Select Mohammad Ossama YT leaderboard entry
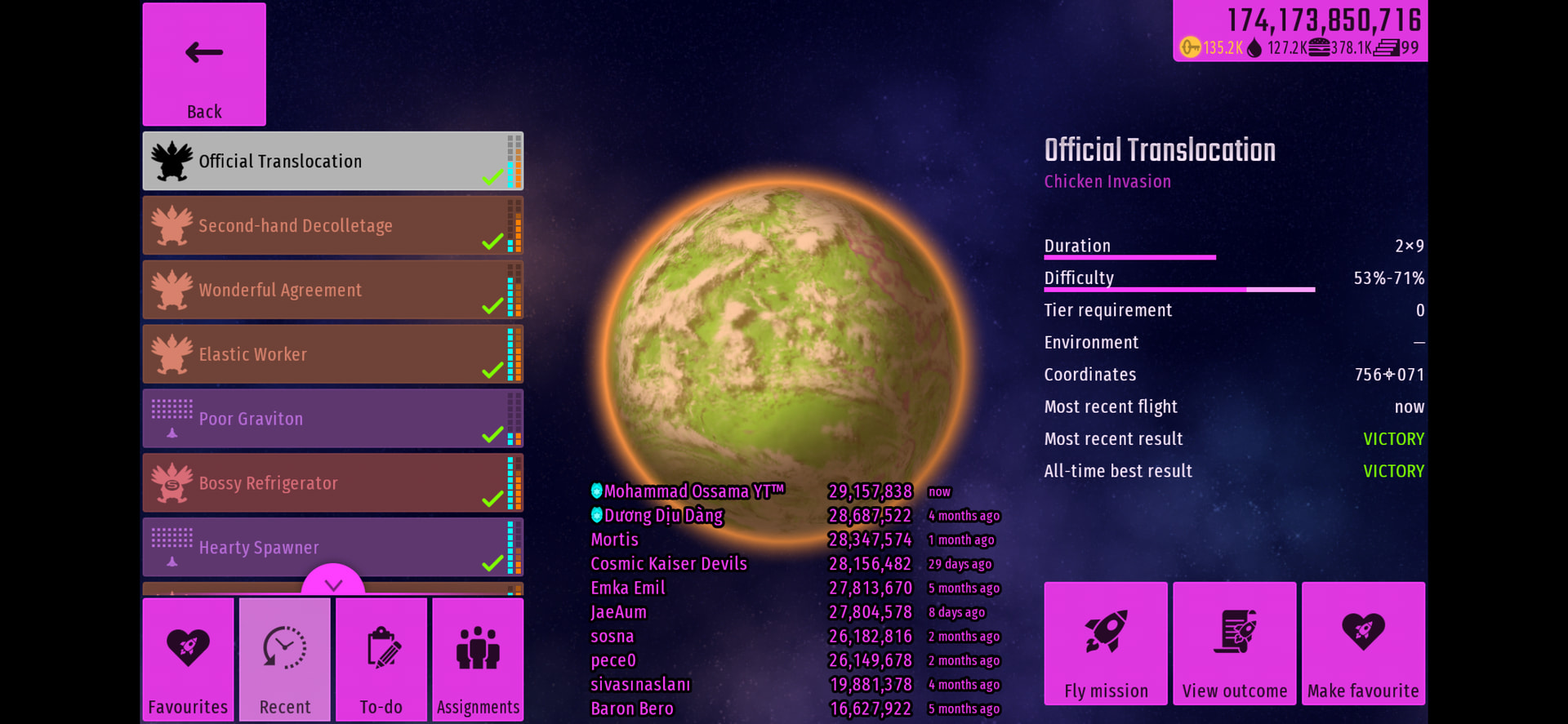This screenshot has width=1568, height=724. point(693,491)
